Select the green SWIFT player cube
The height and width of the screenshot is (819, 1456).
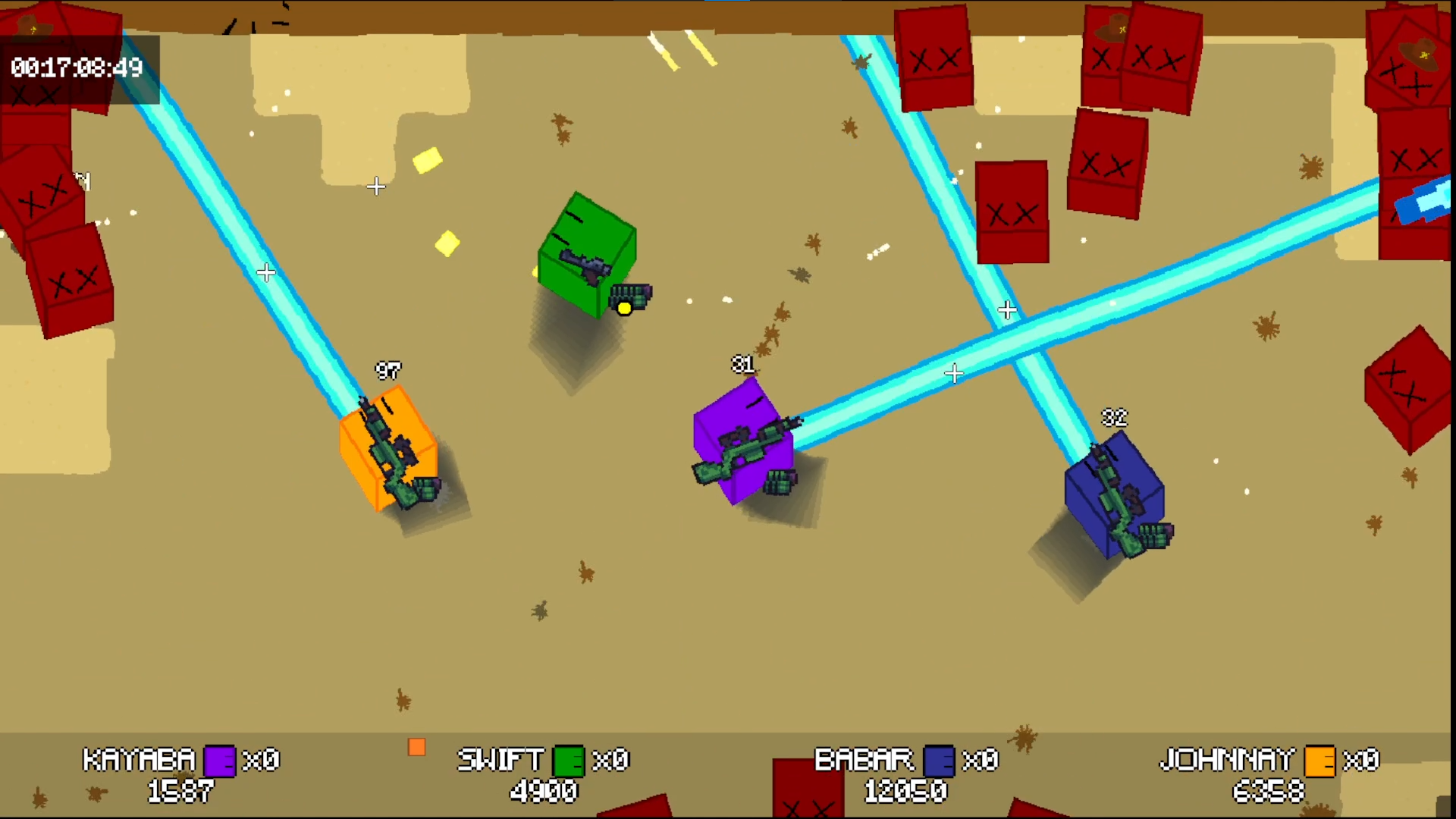pyautogui.click(x=588, y=254)
